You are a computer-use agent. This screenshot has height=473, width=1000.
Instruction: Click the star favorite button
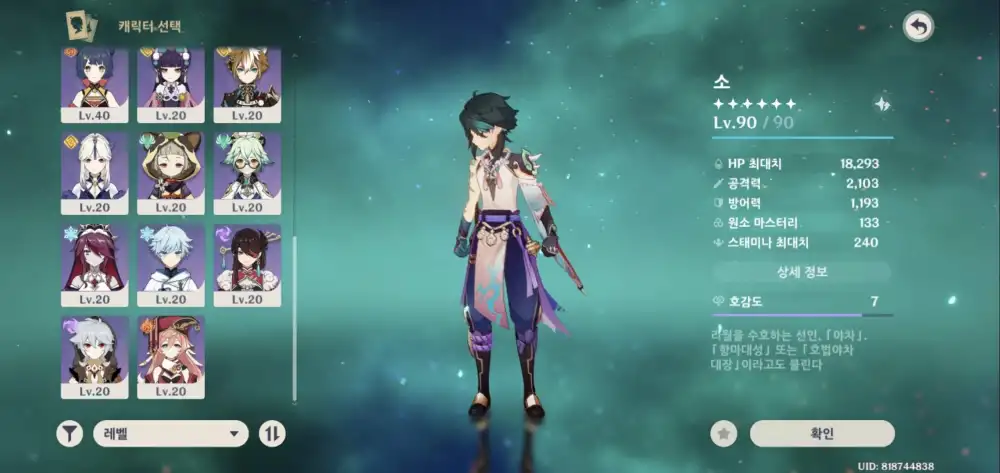pyautogui.click(x=723, y=433)
